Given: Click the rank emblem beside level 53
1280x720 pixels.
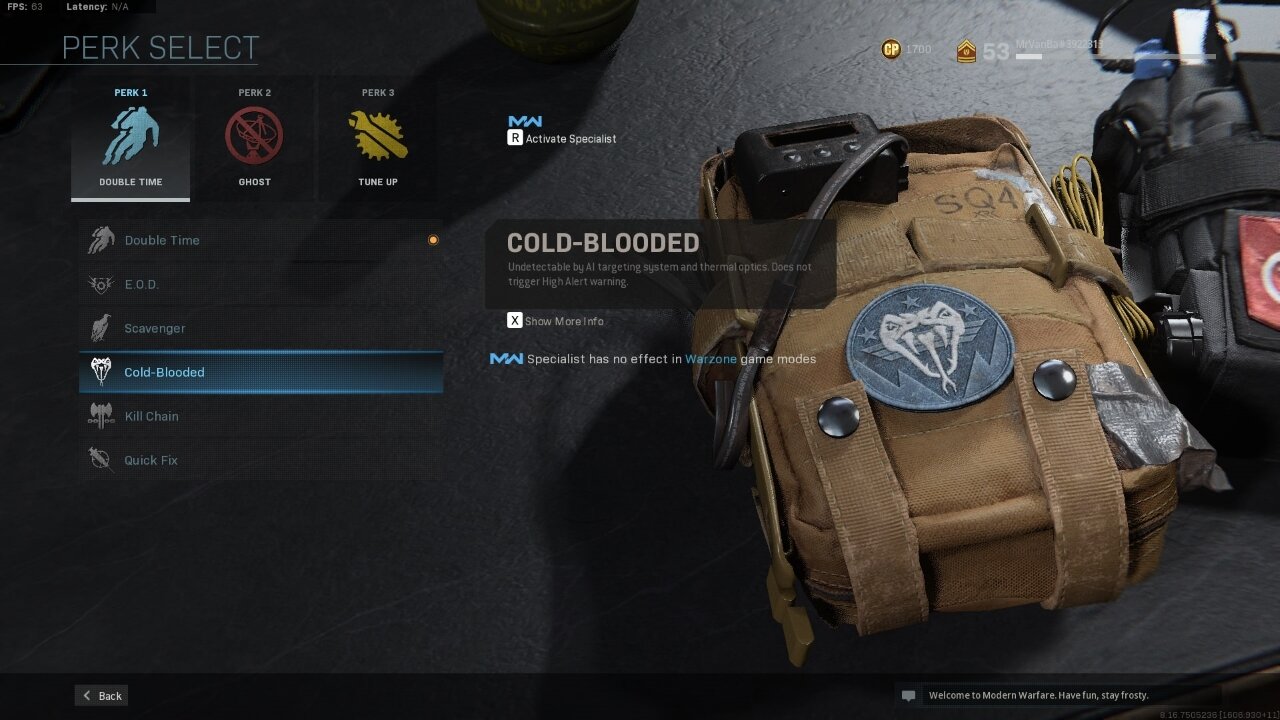Looking at the screenshot, I should point(968,49).
